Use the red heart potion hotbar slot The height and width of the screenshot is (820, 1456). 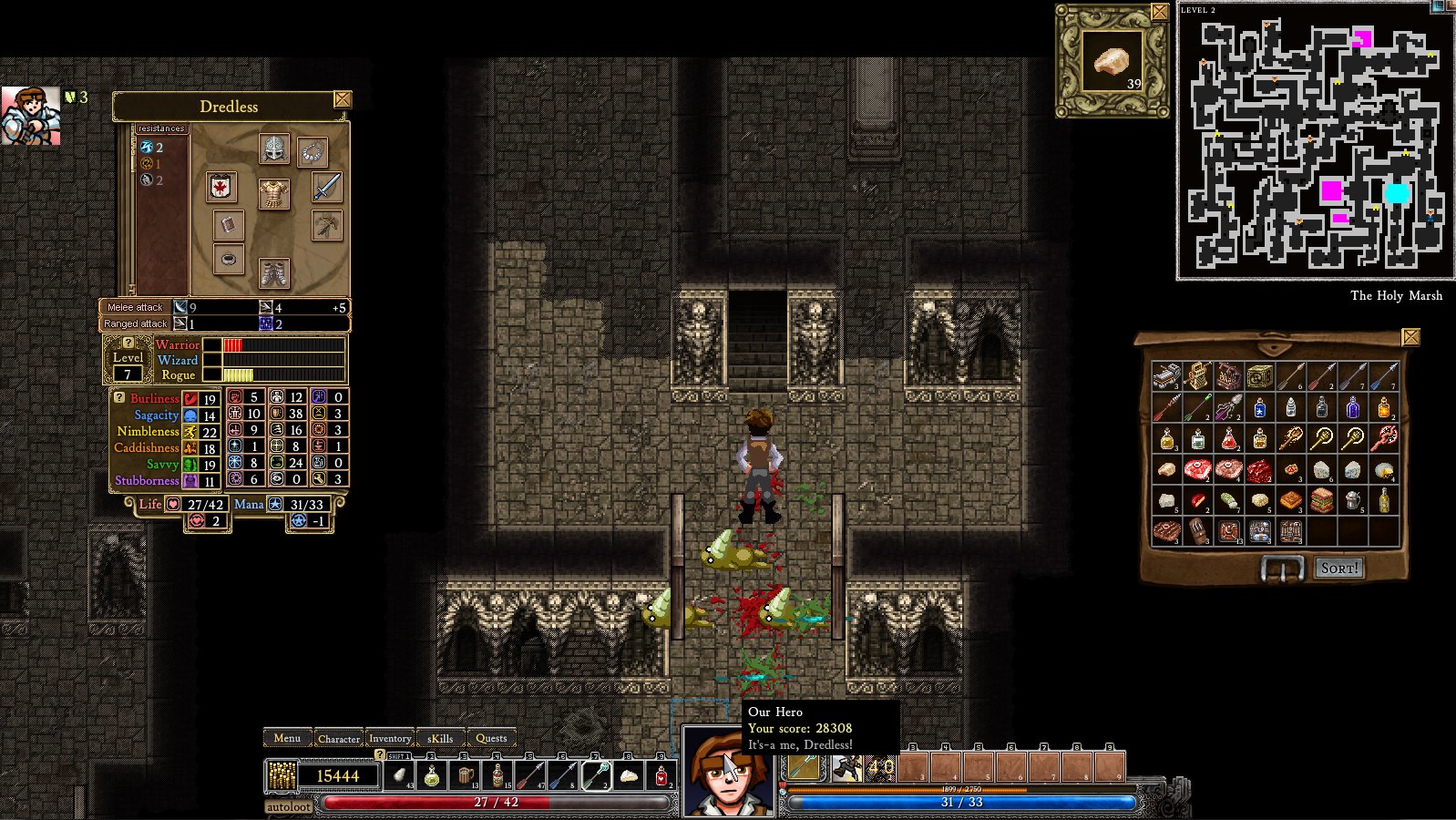(661, 776)
